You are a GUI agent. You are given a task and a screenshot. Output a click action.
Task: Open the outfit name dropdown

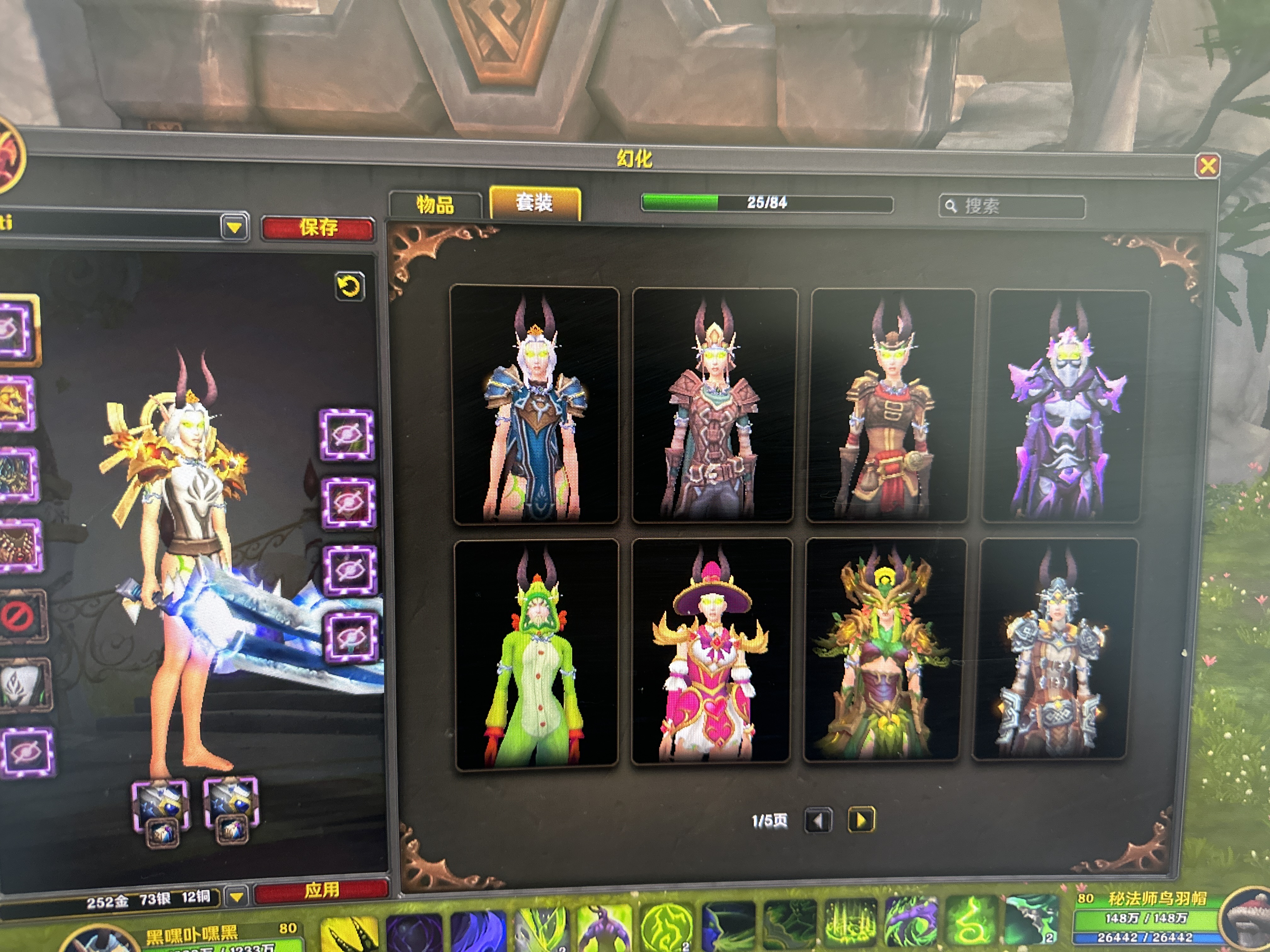tap(234, 227)
